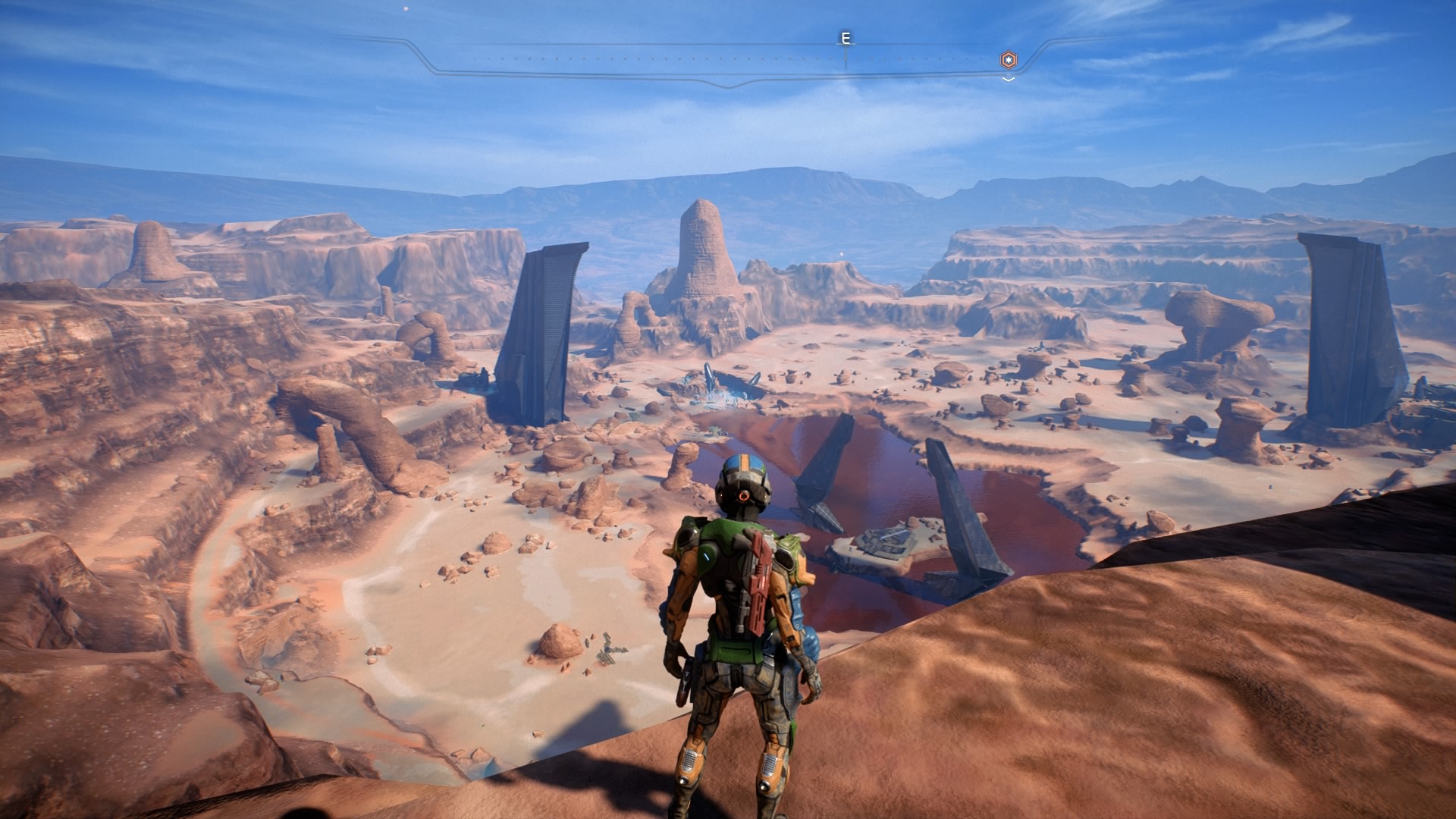Toggle the player character's helmet view
1456x819 pixels.
[x=747, y=482]
